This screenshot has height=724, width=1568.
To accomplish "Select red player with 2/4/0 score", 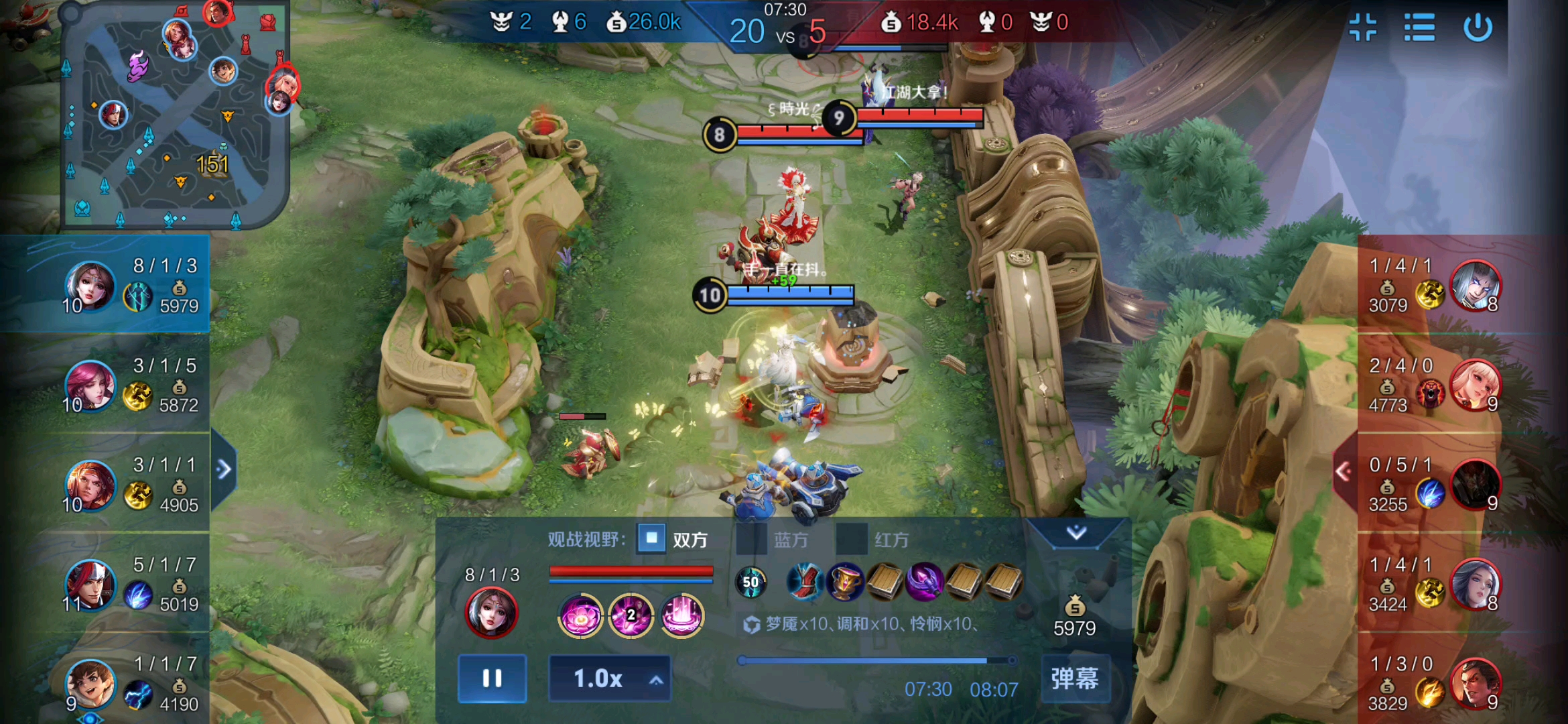I will click(1474, 384).
